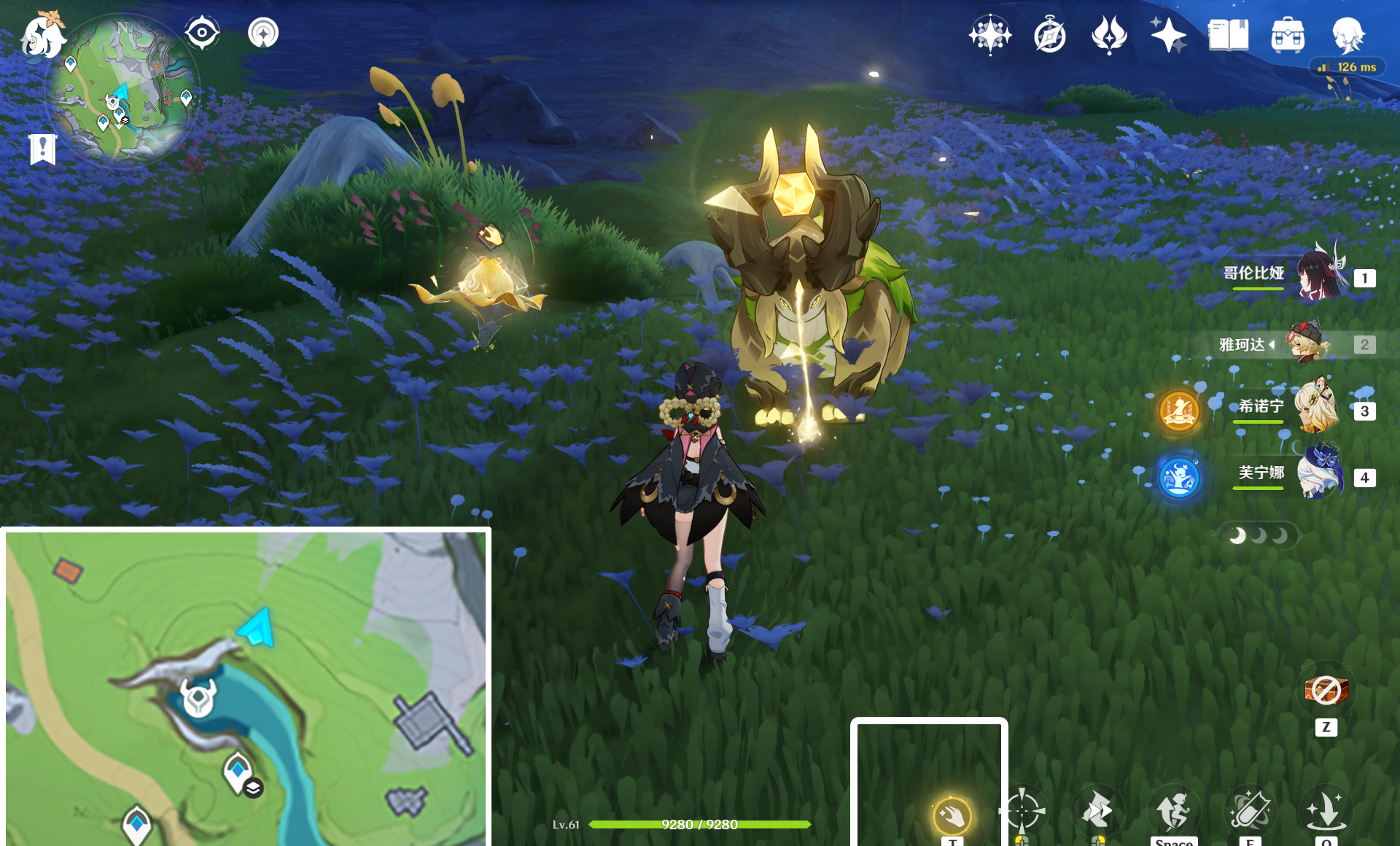Click the glowing hand interaction icon
Image resolution: width=1400 pixels, height=846 pixels.
coord(952,815)
